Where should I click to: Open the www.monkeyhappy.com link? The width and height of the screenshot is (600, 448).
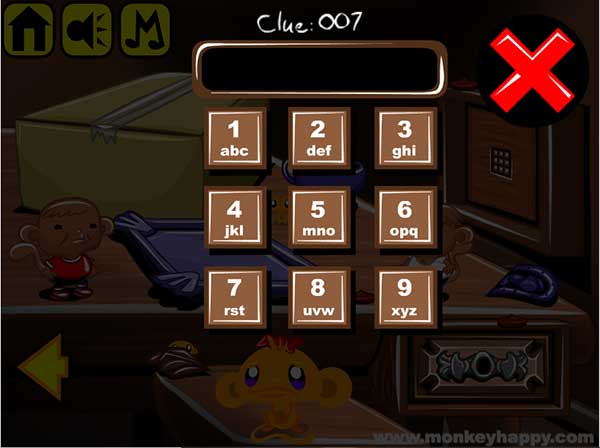(507, 436)
